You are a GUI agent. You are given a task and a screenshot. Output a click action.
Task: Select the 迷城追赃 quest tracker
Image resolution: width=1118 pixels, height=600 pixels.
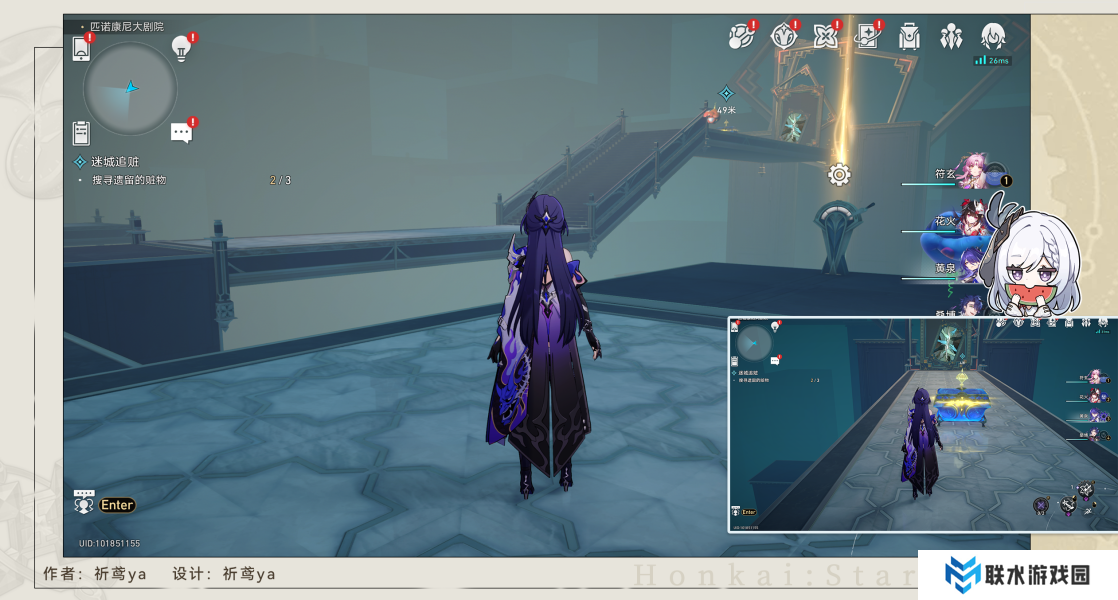point(114,161)
